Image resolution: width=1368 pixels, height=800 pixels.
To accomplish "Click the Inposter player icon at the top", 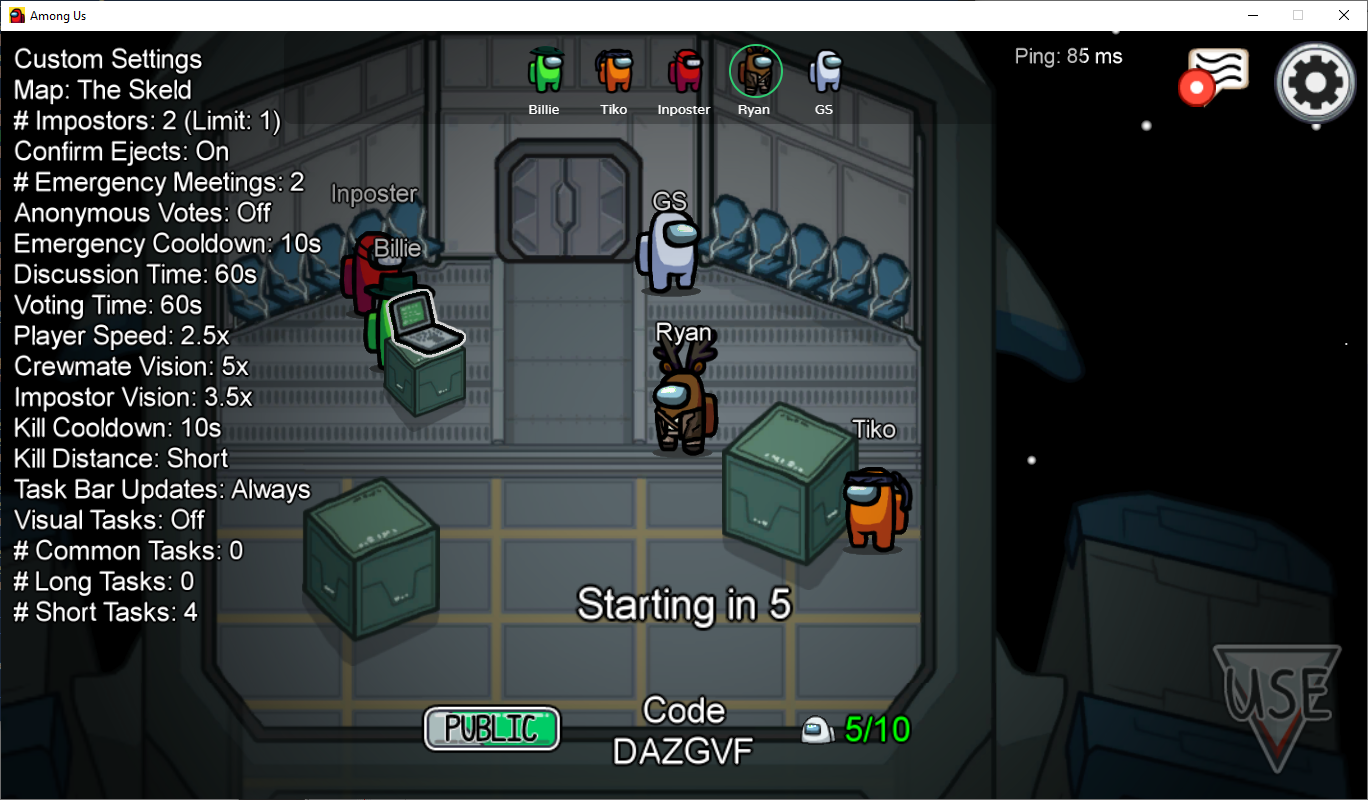I will (684, 70).
